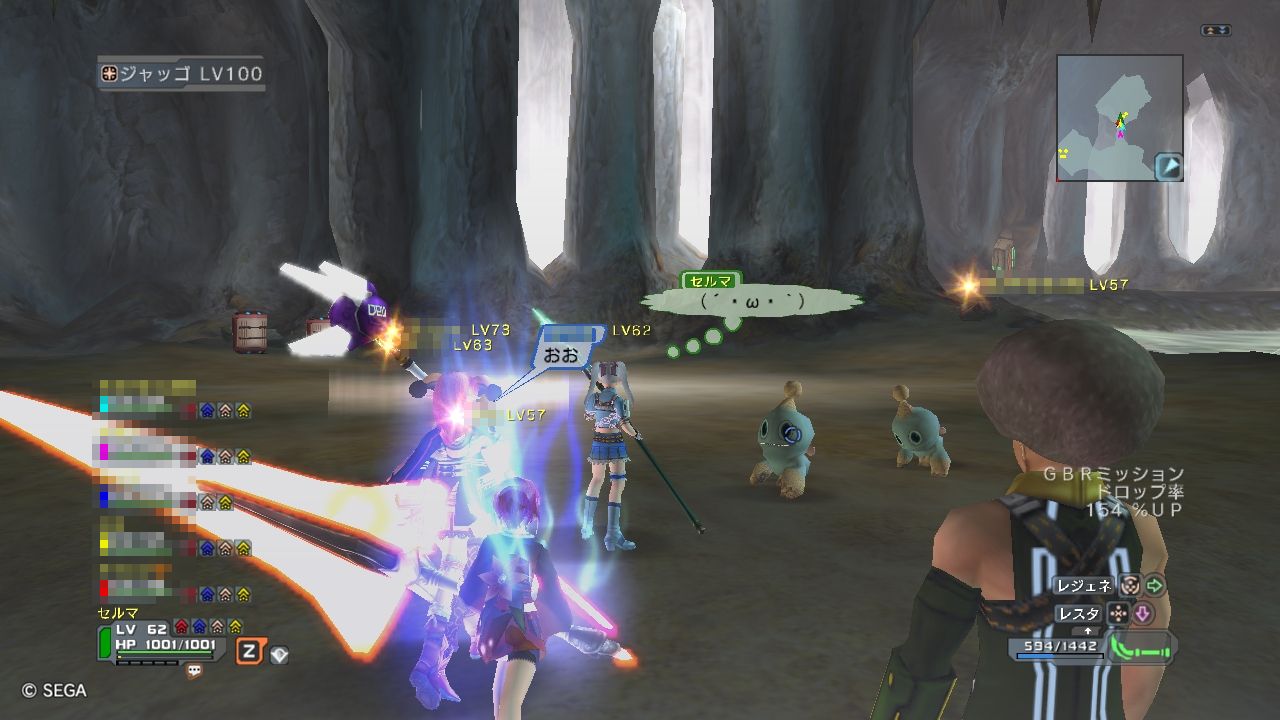Select the green equipped weapon icon
Screen dimensions: 1280x720
[x=1143, y=648]
